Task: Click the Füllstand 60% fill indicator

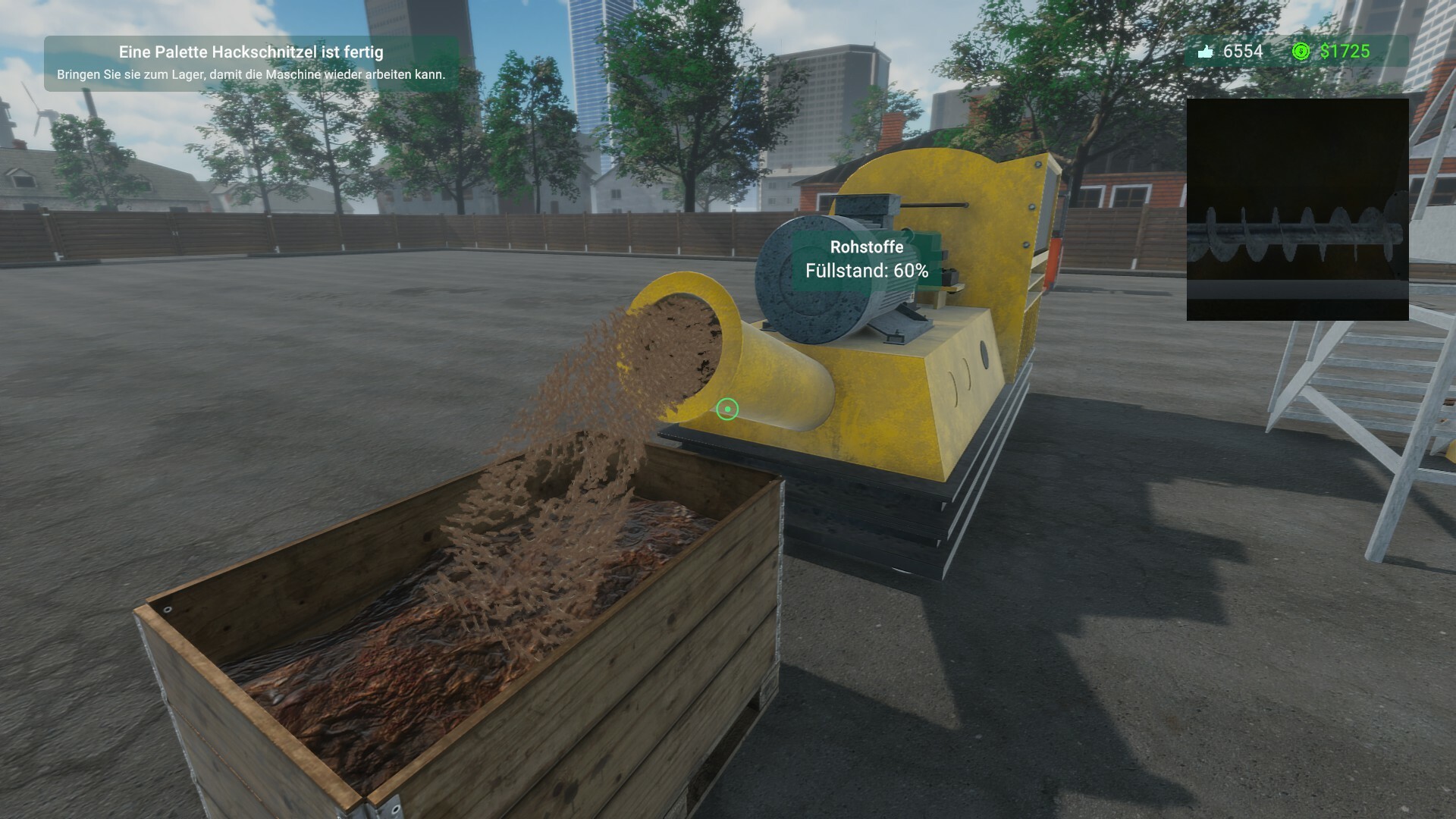Action: tap(866, 271)
